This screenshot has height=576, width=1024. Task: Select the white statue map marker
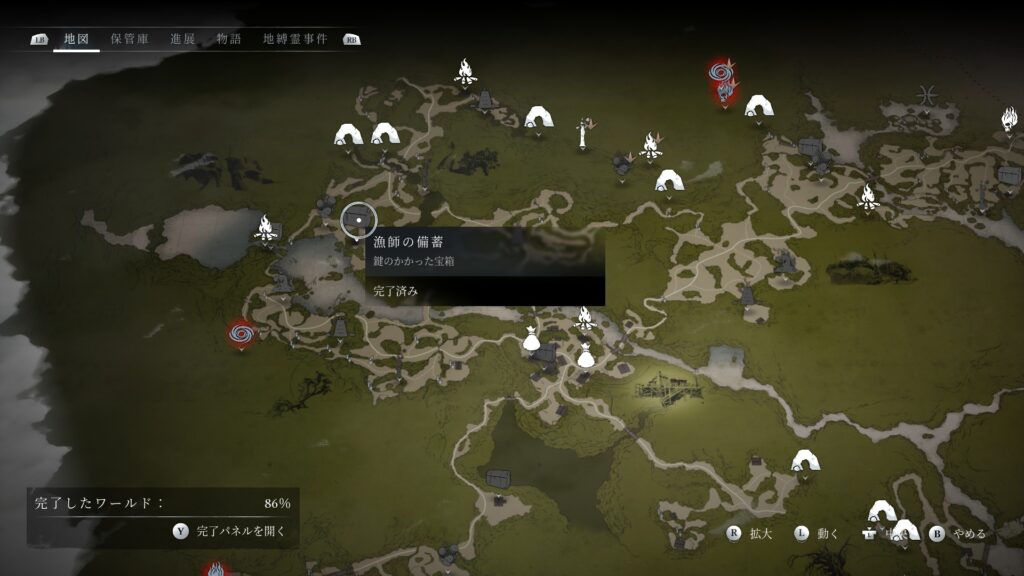[x=582, y=133]
